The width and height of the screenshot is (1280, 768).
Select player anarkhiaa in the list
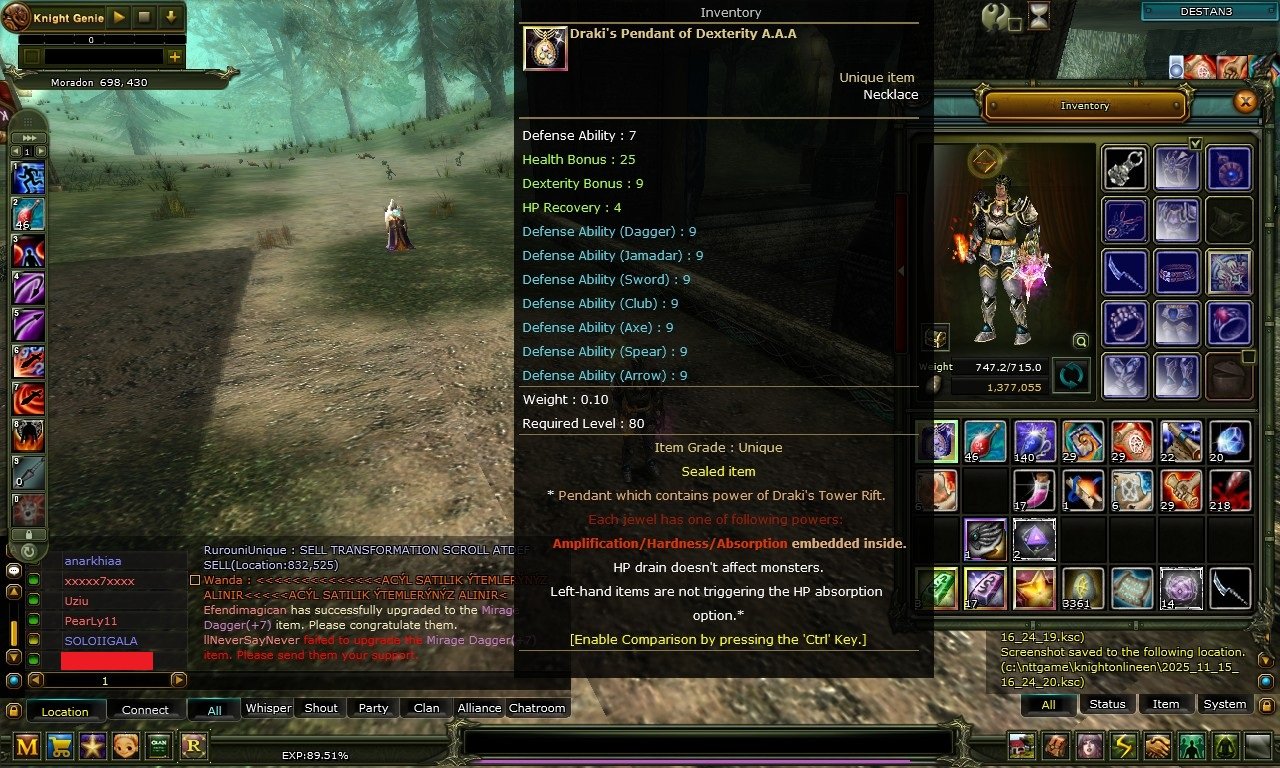(93, 561)
